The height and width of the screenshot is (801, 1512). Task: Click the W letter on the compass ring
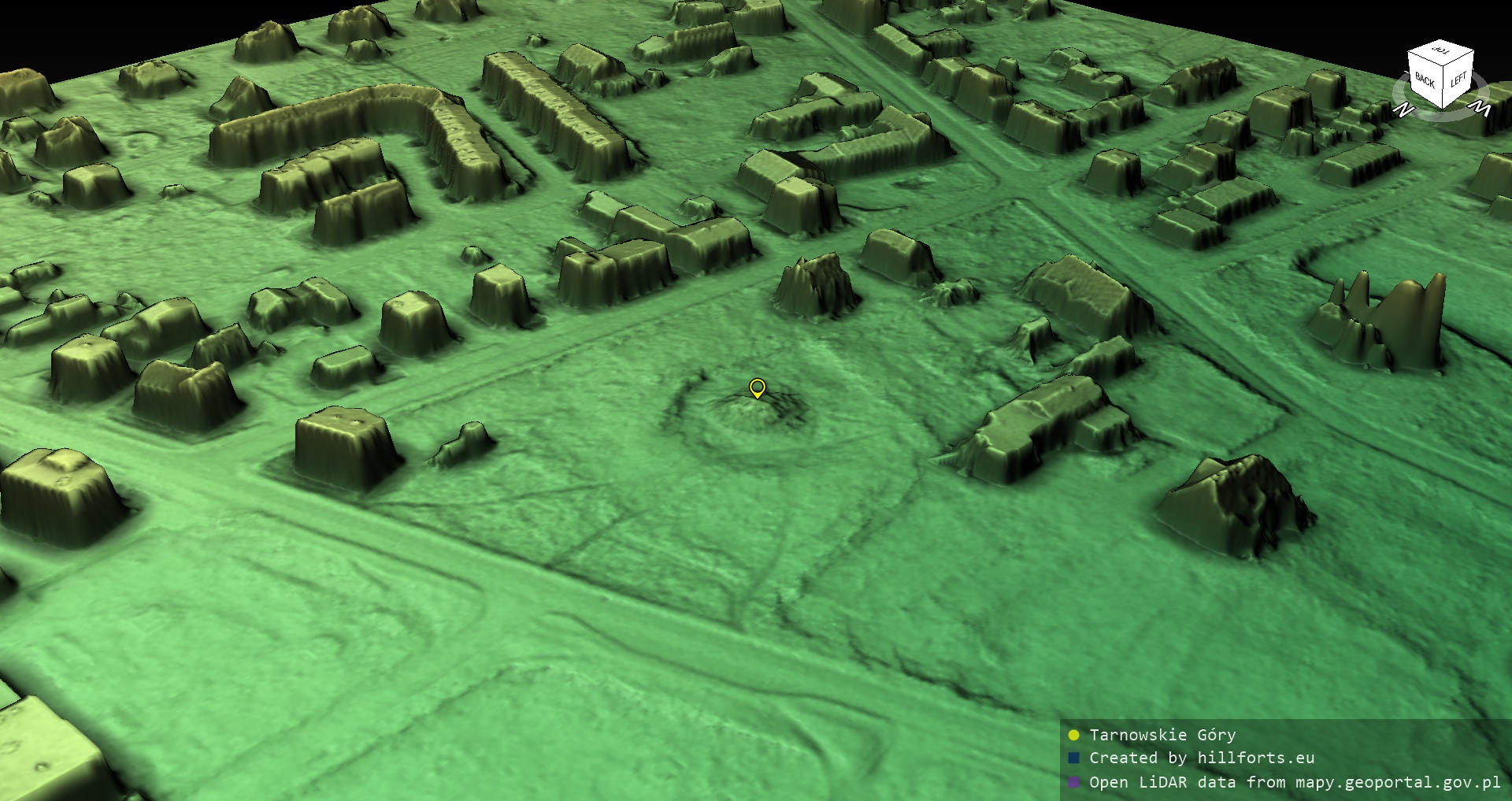click(x=1480, y=107)
